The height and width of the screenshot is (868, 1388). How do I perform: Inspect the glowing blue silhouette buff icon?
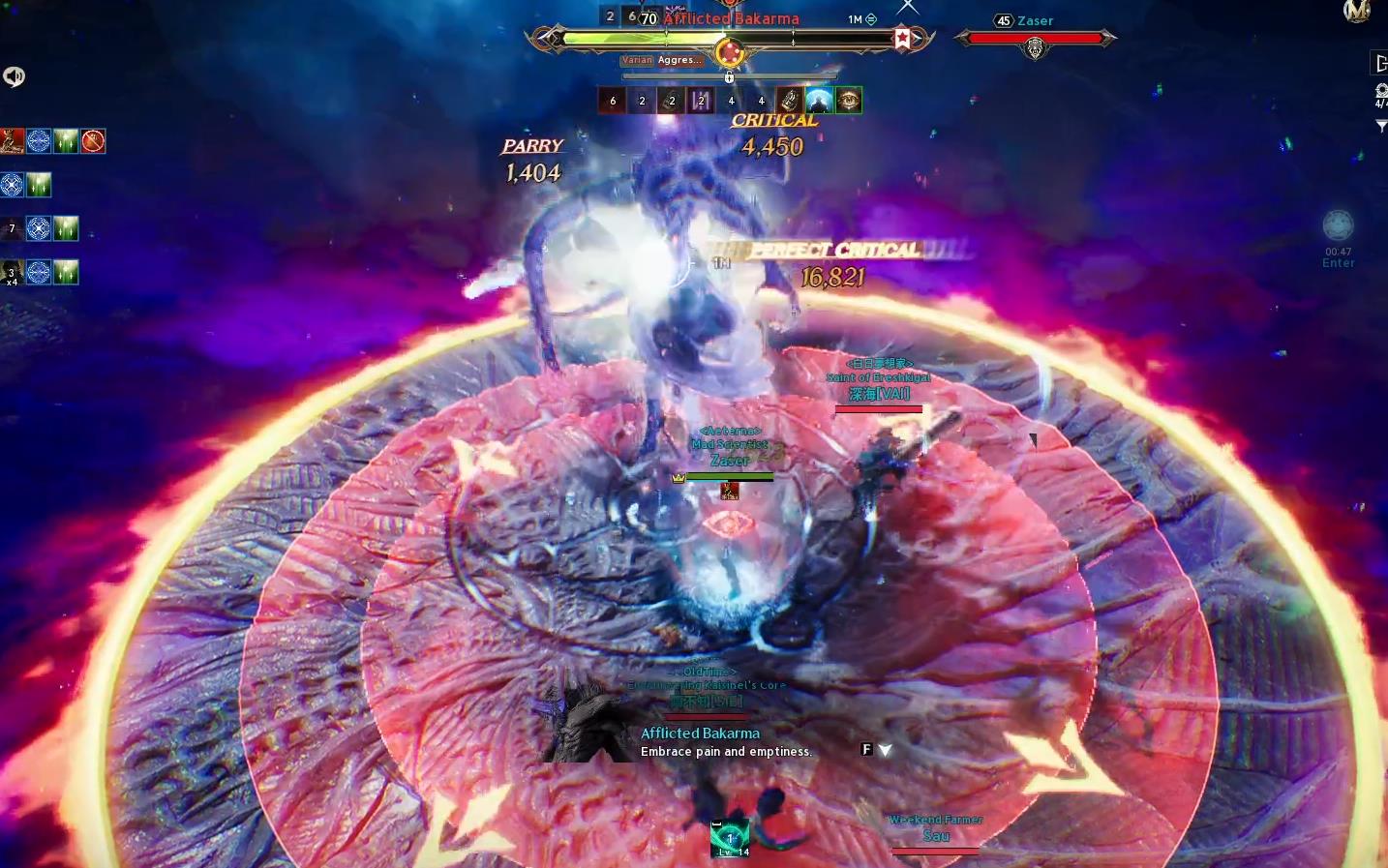click(819, 100)
